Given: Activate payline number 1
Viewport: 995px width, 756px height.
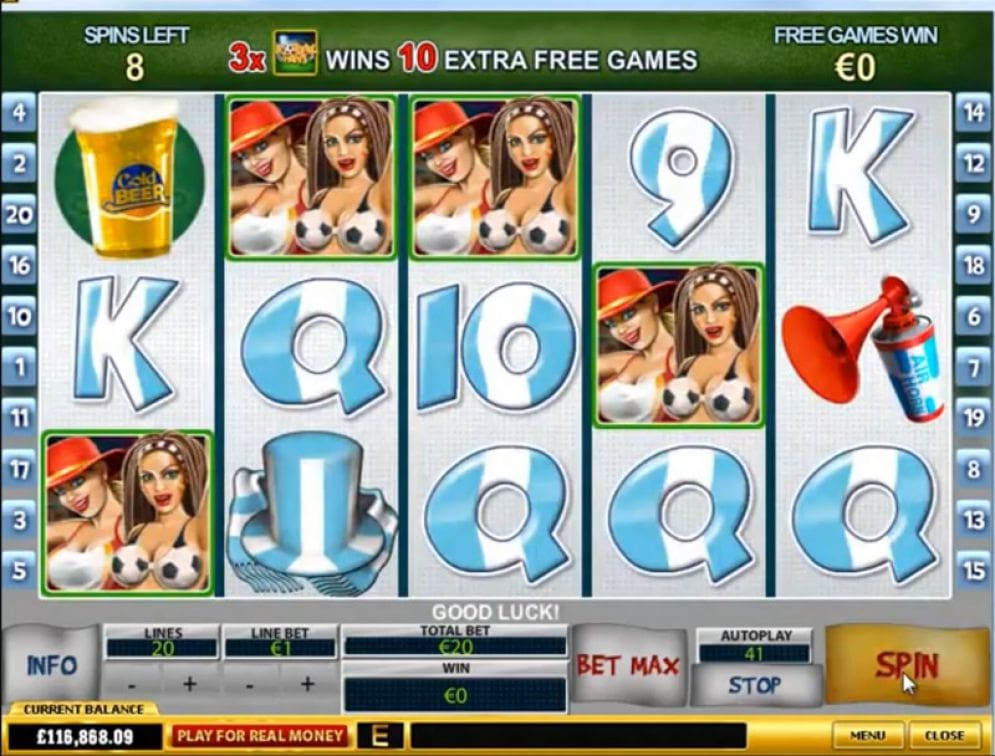Looking at the screenshot, I should (x=19, y=368).
